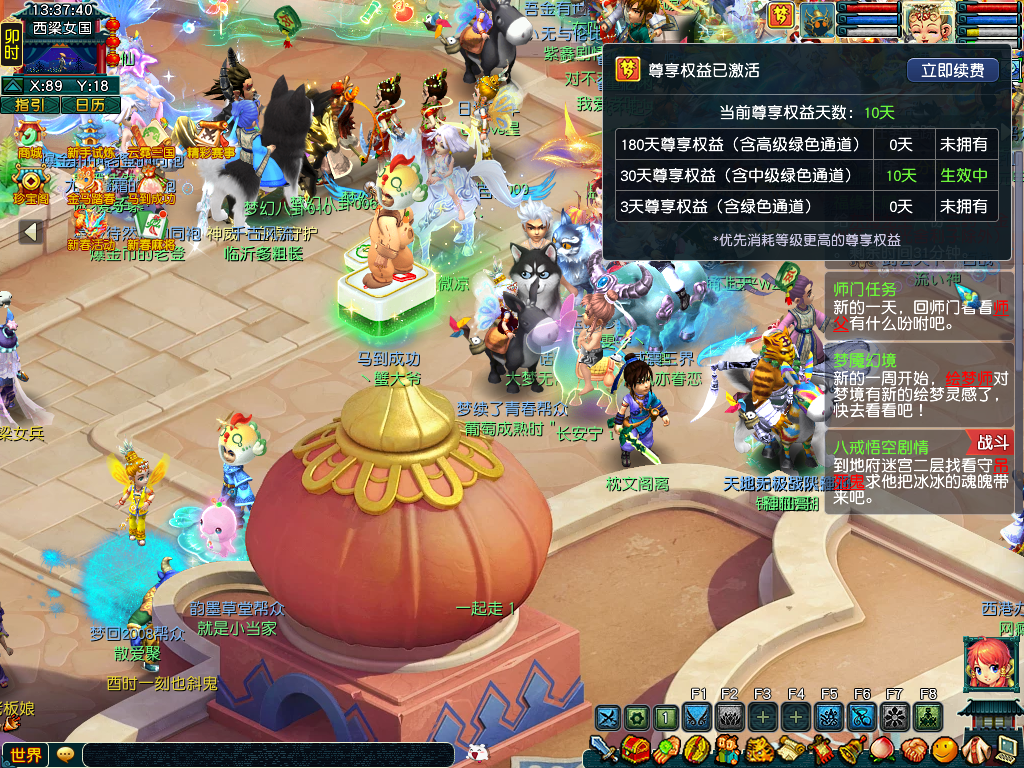
Task: Open the 日历 calendar
Action: coord(90,105)
